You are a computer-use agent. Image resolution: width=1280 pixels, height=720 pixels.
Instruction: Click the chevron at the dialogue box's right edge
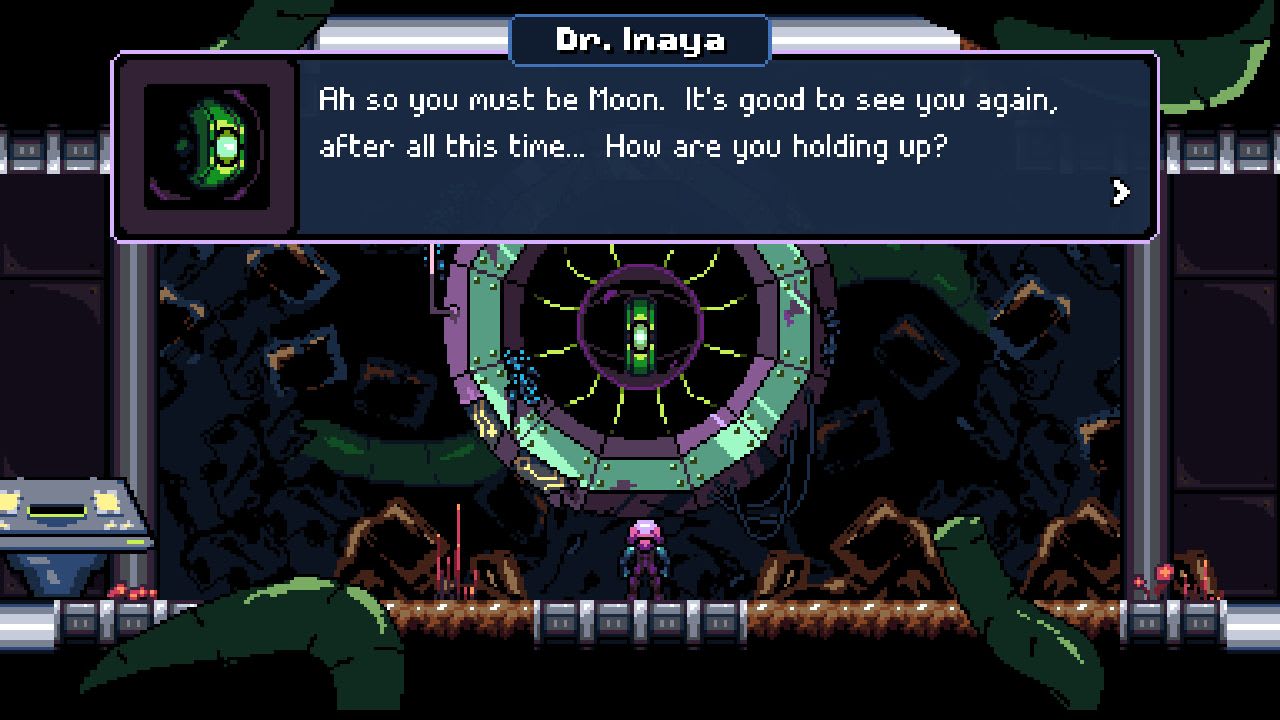pos(1122,192)
